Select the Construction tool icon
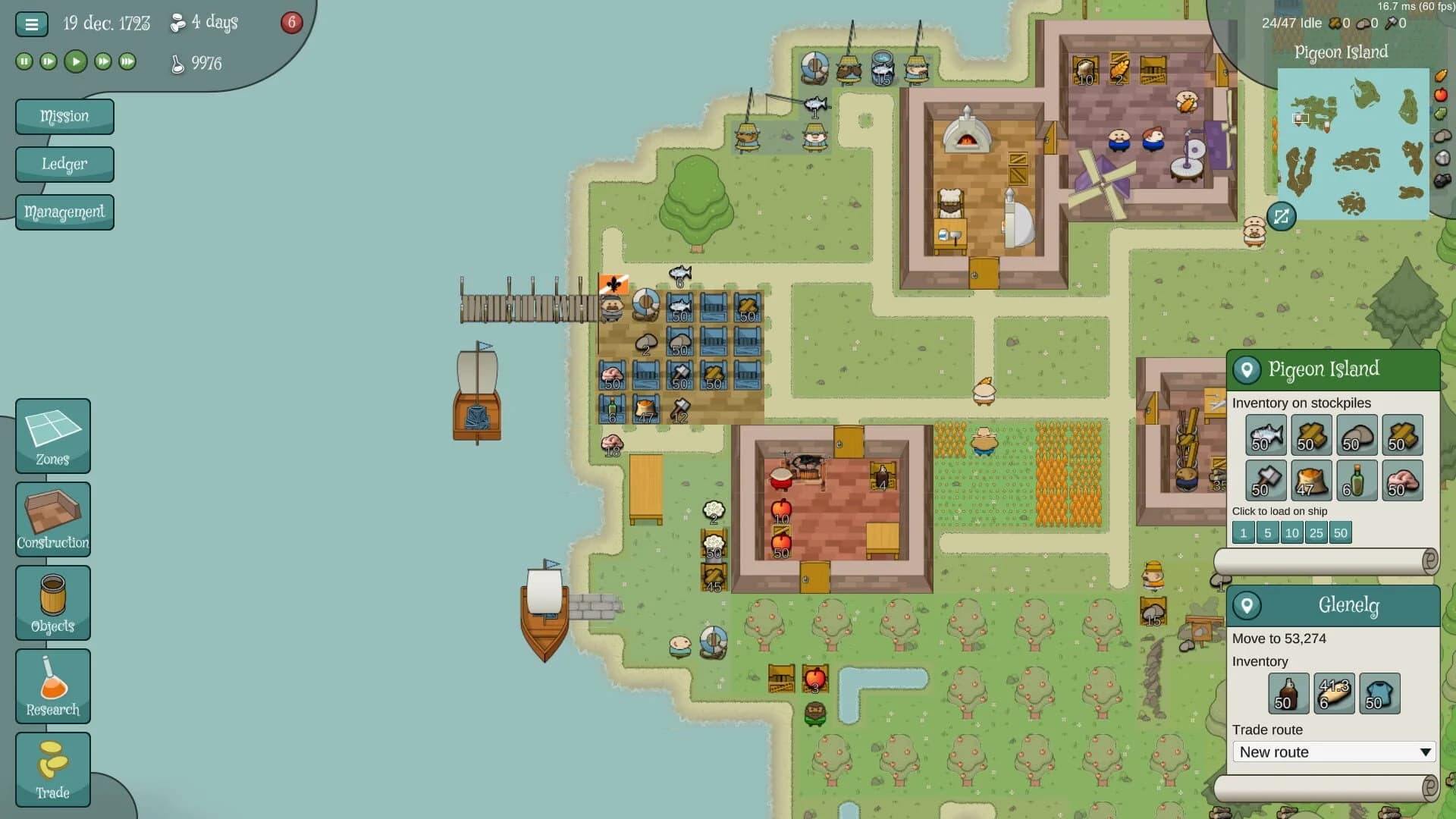 (x=52, y=519)
